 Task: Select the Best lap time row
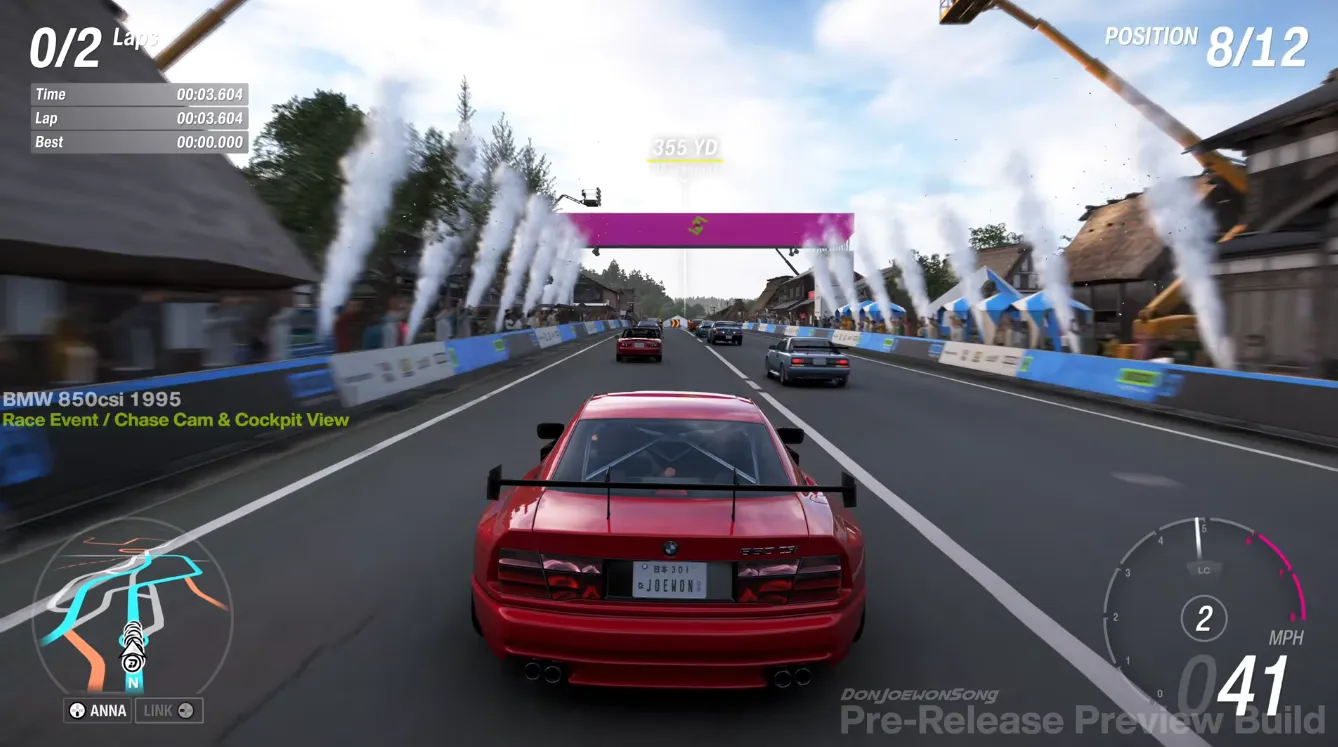(x=140, y=142)
